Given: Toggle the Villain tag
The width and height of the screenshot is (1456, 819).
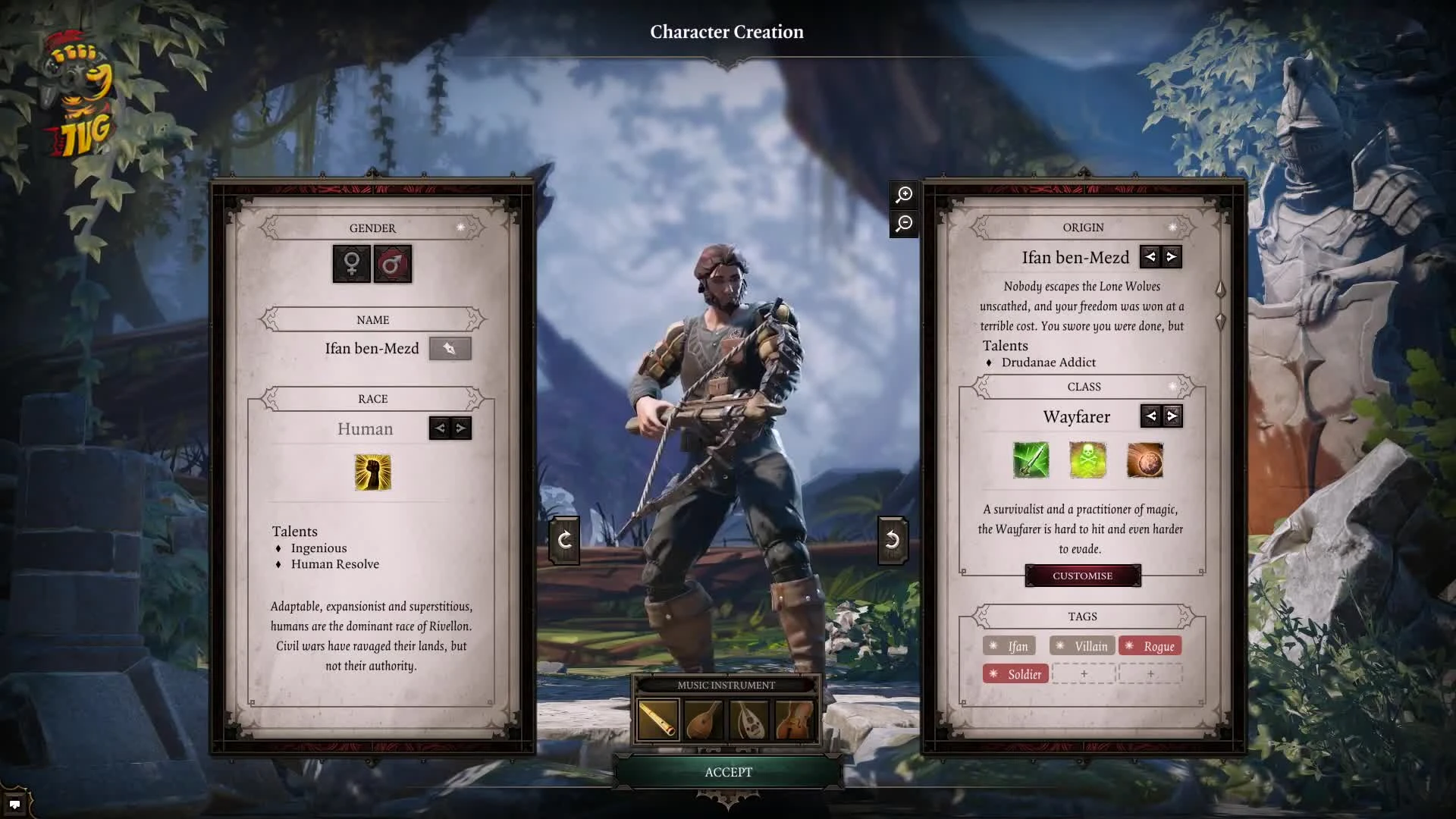Looking at the screenshot, I should click(x=1083, y=645).
